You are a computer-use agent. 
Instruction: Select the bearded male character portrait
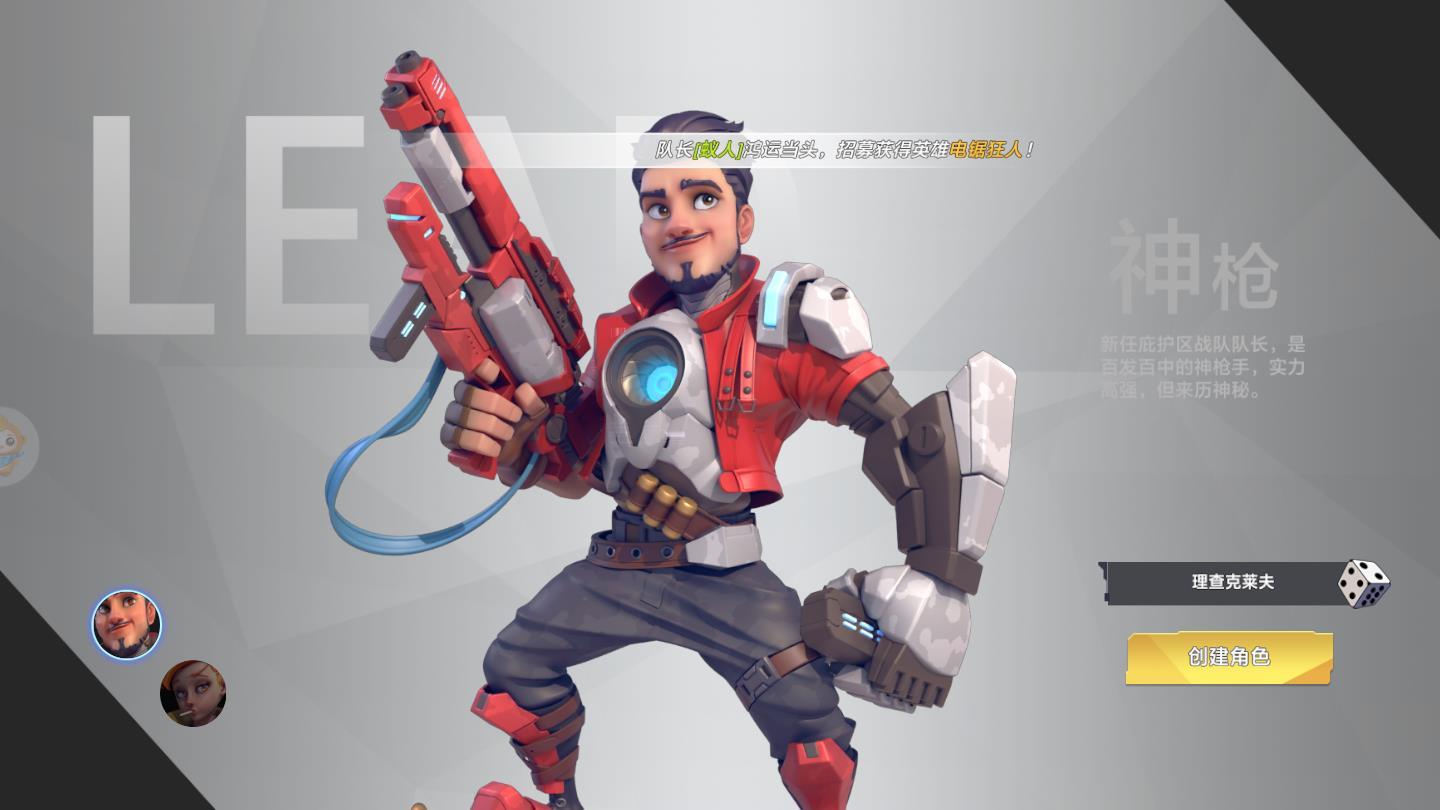(x=127, y=624)
